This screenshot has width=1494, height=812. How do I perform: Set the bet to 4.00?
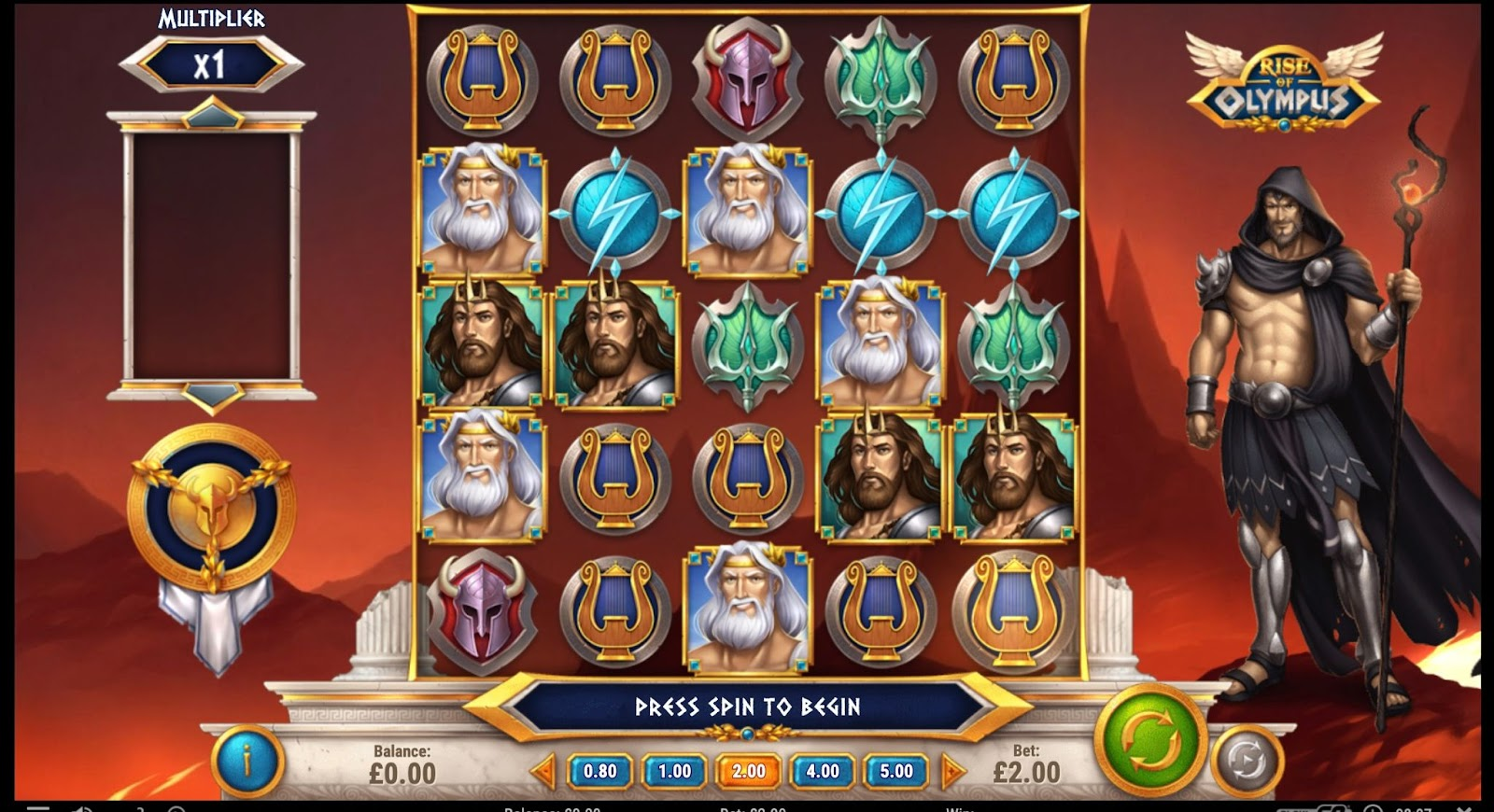(x=823, y=772)
